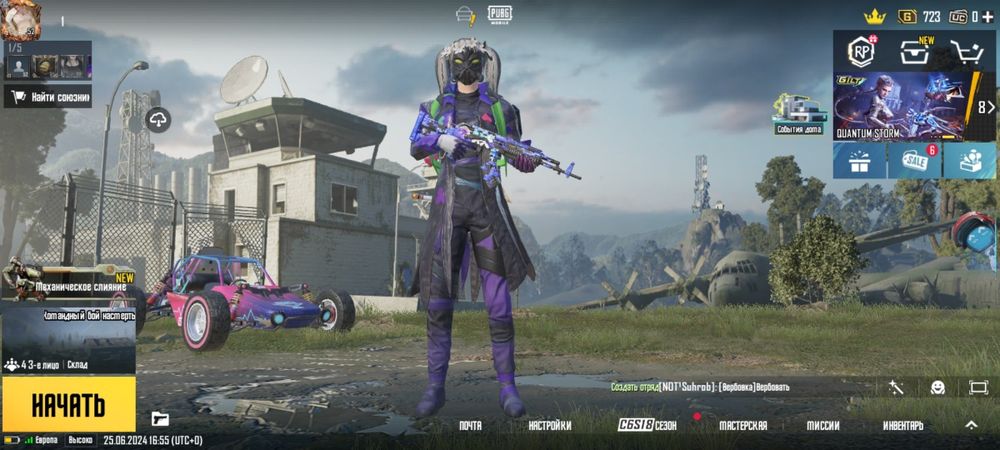Click the cloud download icon
Viewport: 1000px width, 450px height.
[x=158, y=120]
